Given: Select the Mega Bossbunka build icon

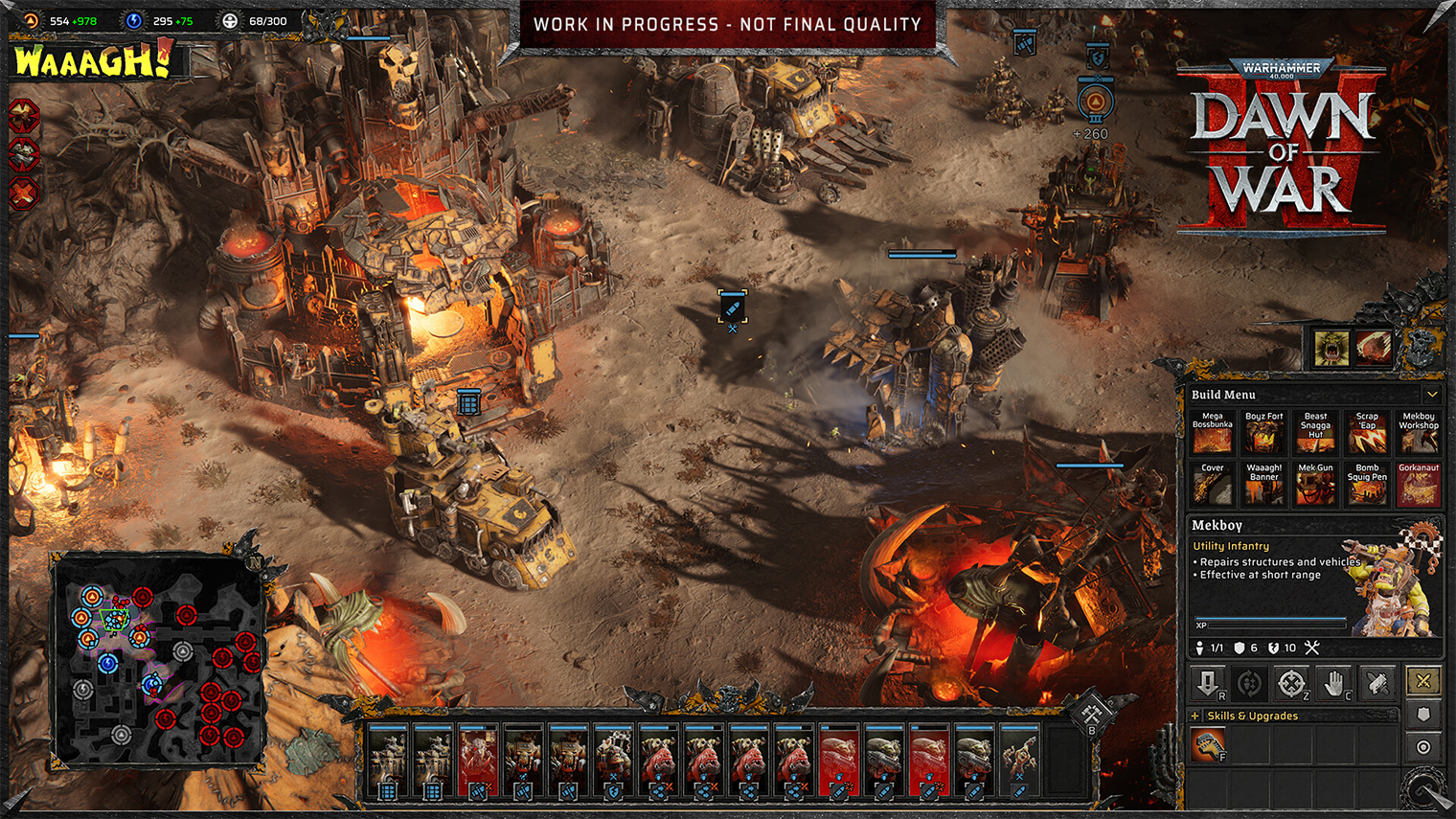Looking at the screenshot, I should click(x=1212, y=433).
